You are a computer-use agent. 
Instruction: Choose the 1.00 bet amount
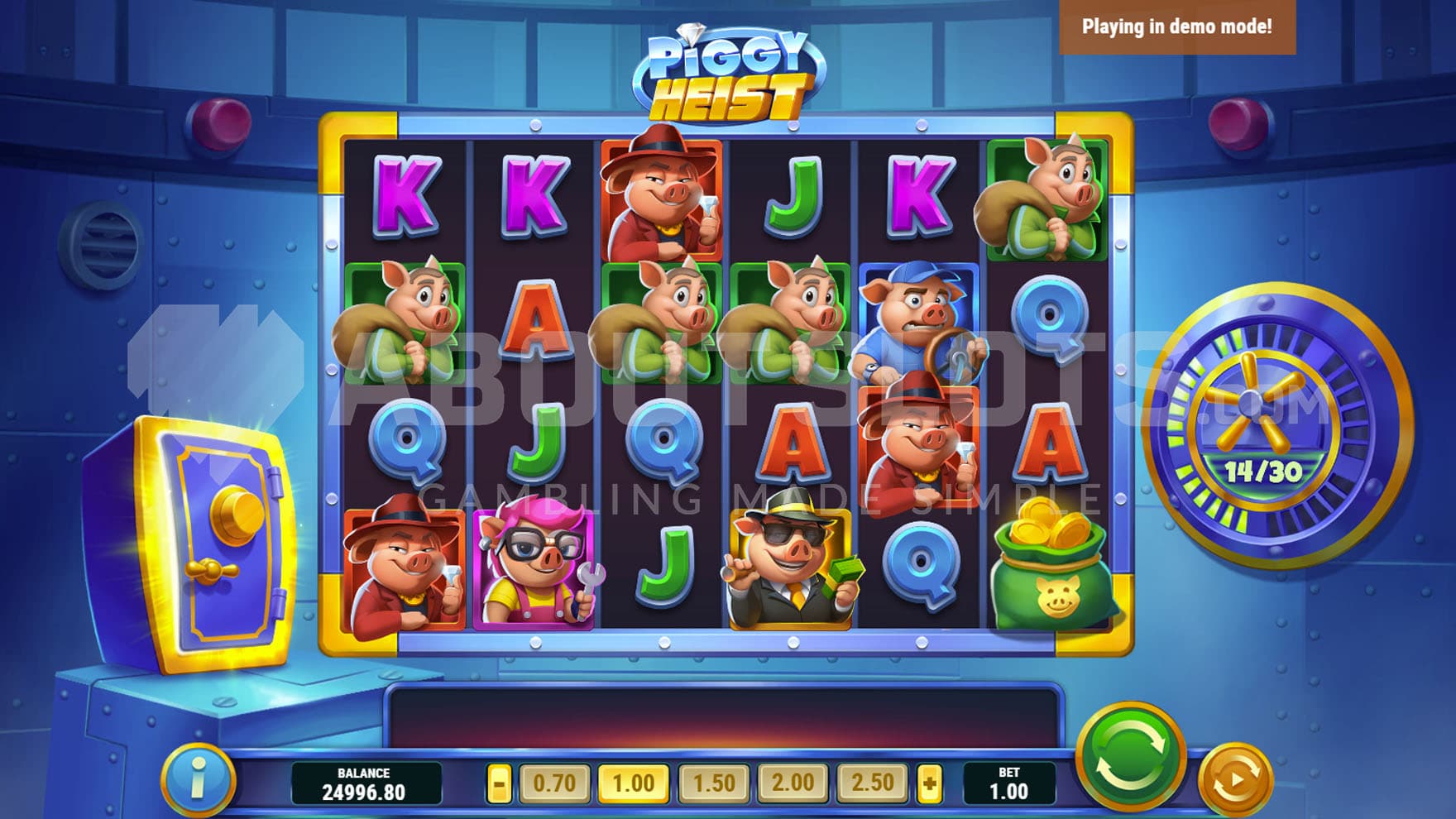(x=633, y=782)
